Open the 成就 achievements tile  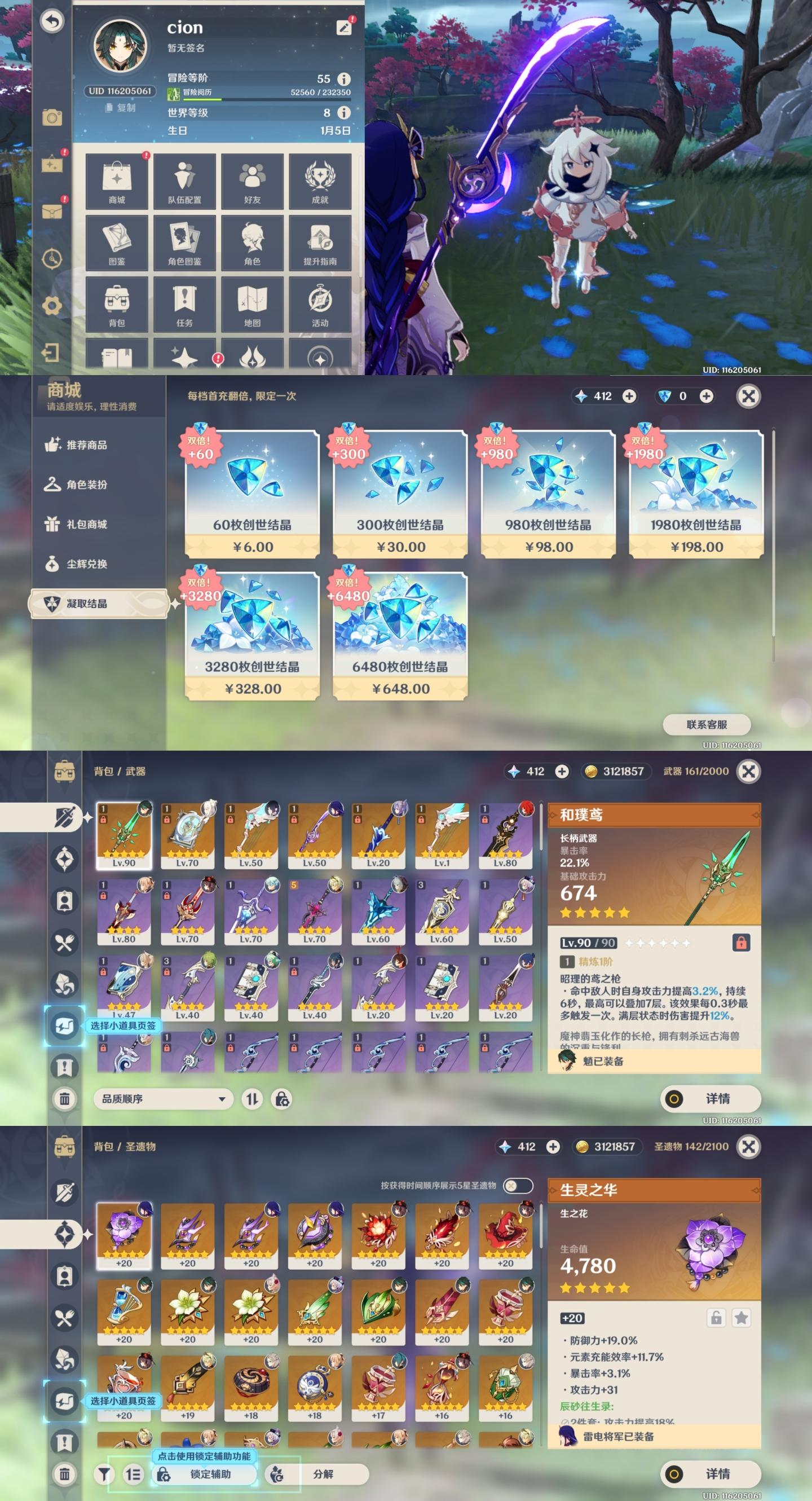tap(320, 181)
